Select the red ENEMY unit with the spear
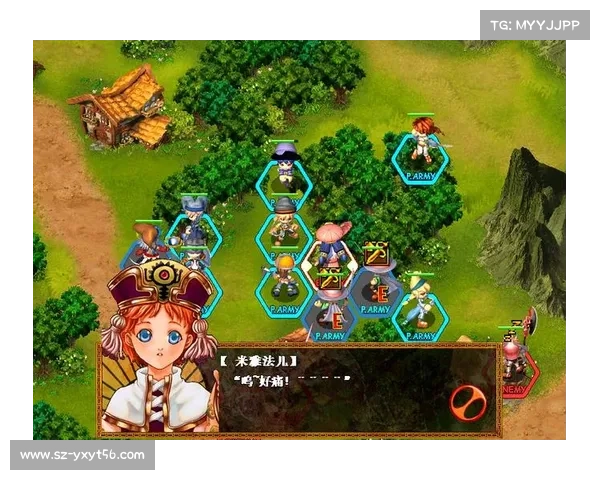This screenshot has height=480, width=600. [515, 357]
